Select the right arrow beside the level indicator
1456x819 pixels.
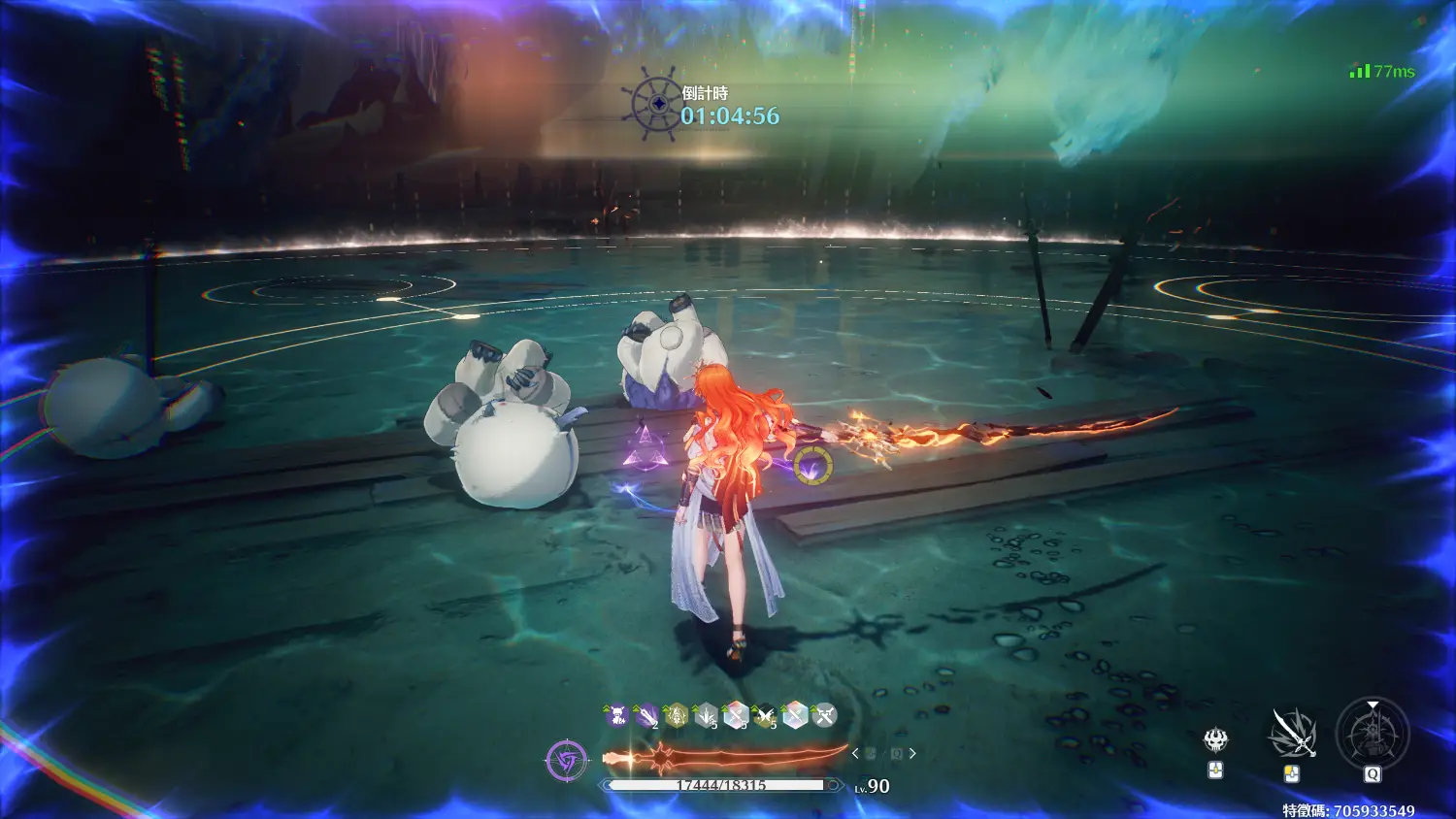pos(912,753)
